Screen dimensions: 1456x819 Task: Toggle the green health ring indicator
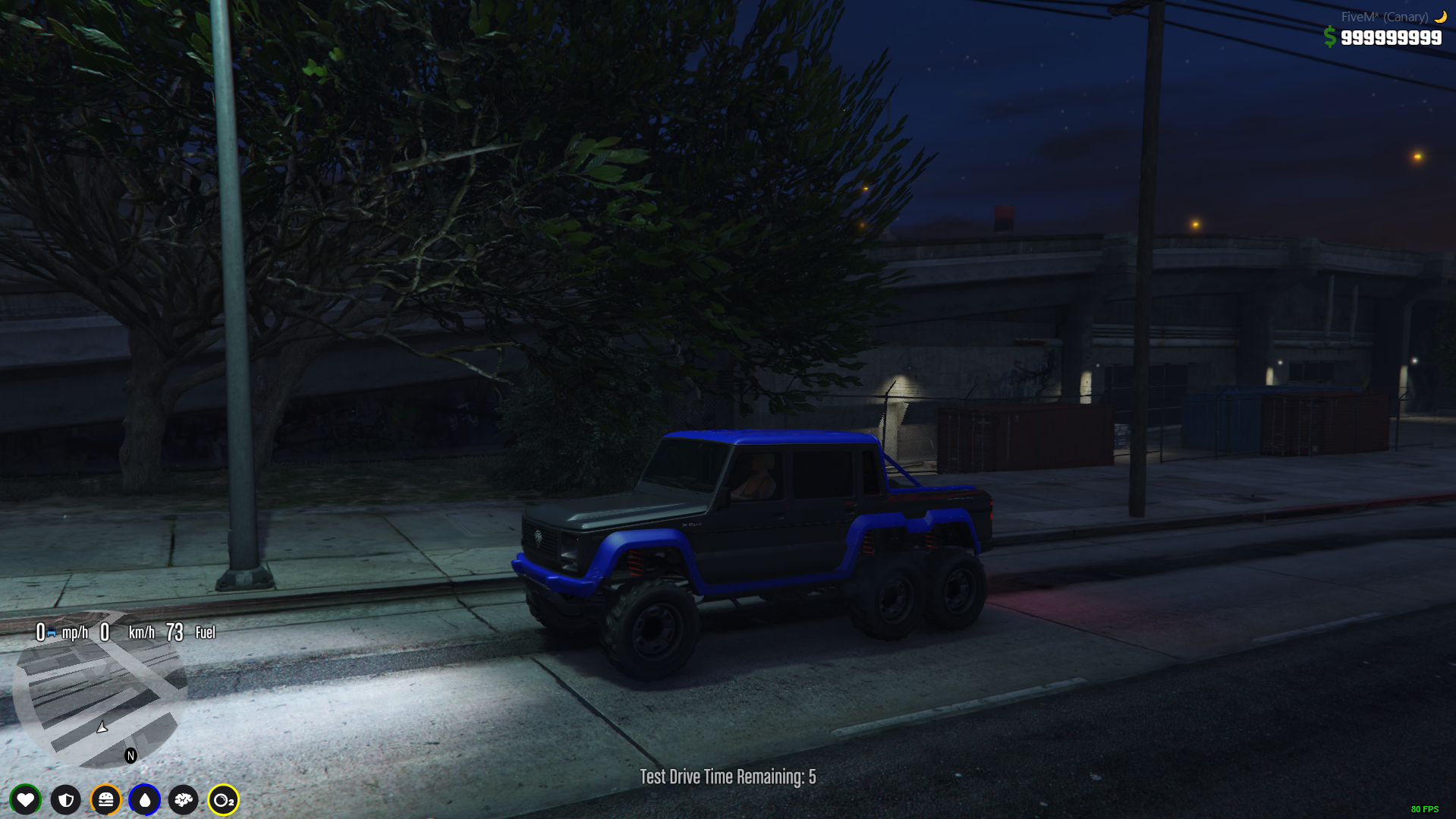[25, 800]
